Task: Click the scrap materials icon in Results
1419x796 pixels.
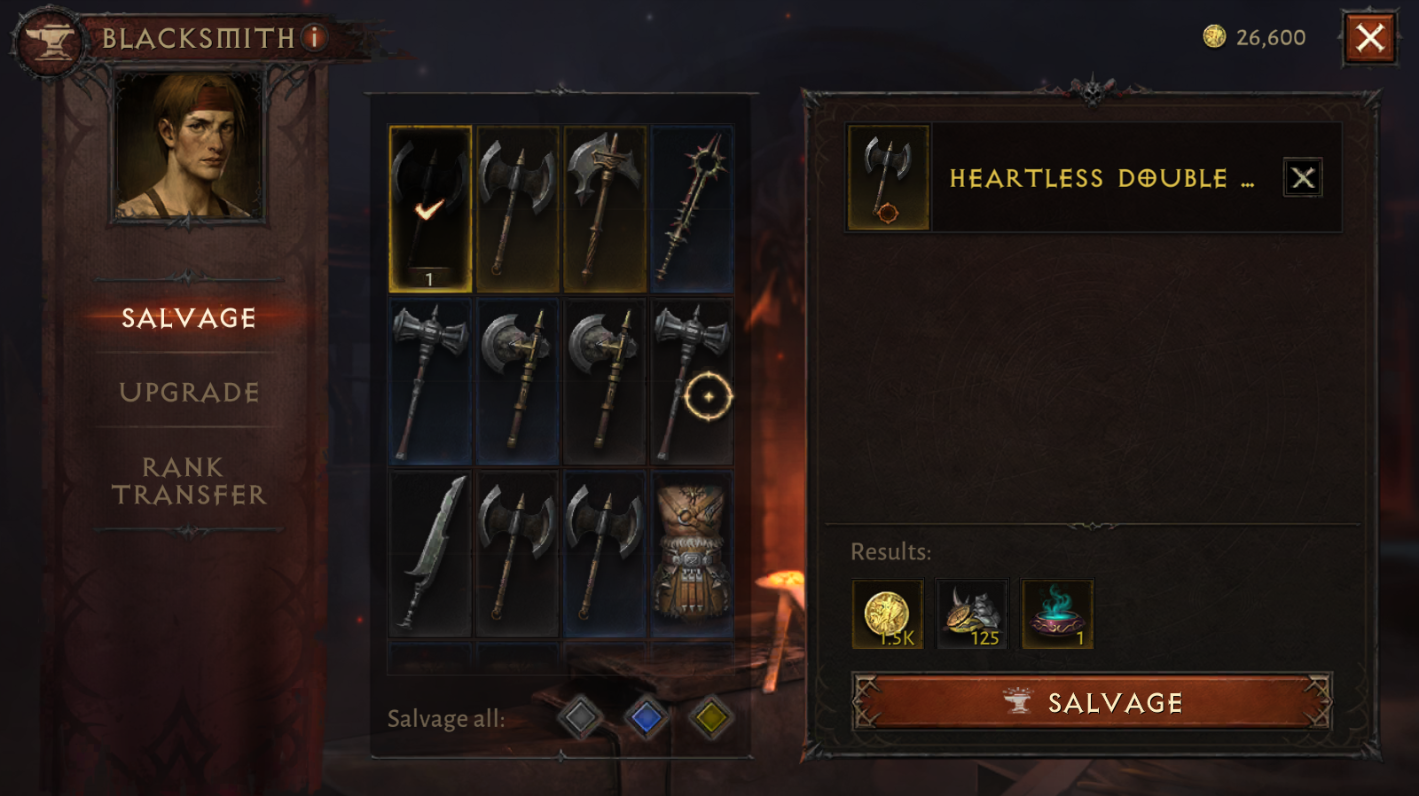Action: 971,613
